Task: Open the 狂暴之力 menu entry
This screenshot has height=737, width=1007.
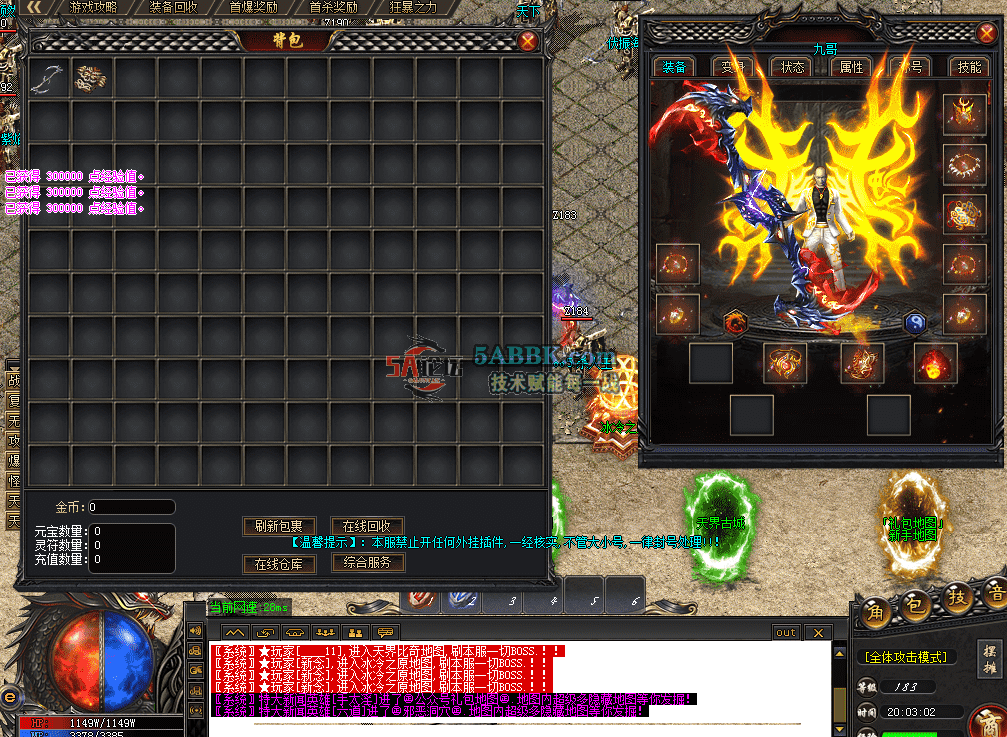Action: [413, 7]
